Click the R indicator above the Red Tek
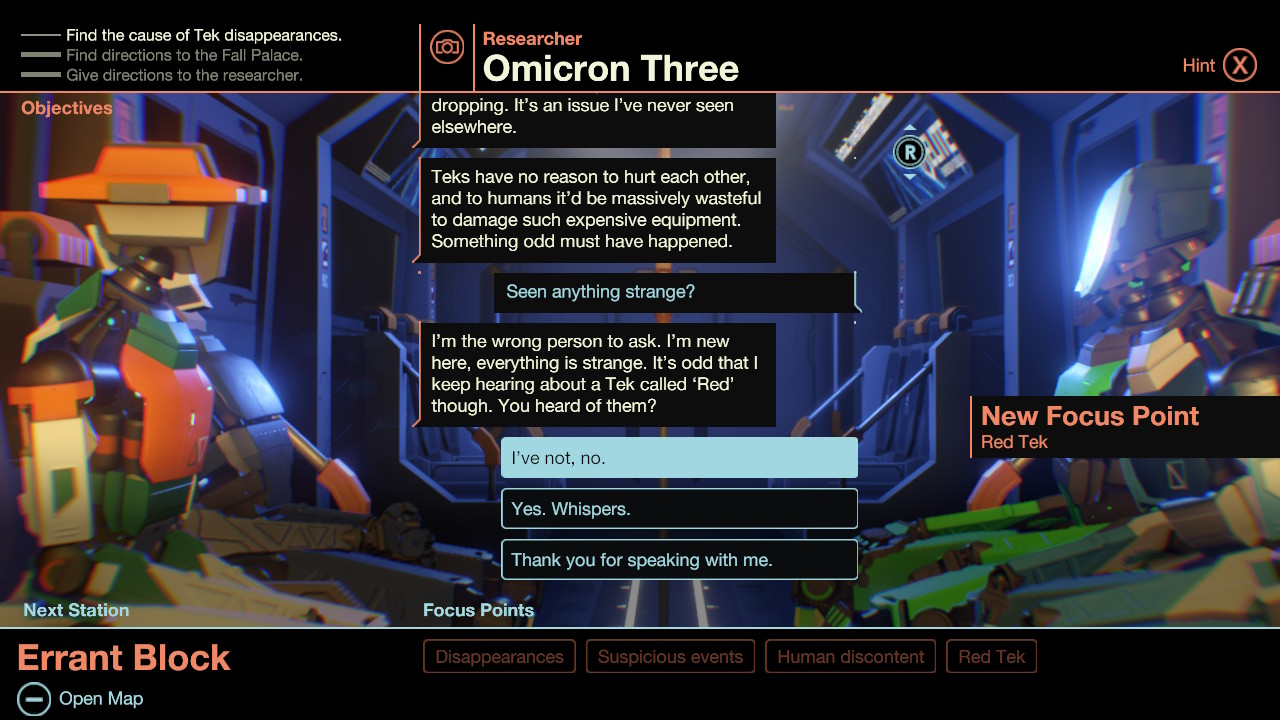Screen dimensions: 1280x720 click(908, 150)
